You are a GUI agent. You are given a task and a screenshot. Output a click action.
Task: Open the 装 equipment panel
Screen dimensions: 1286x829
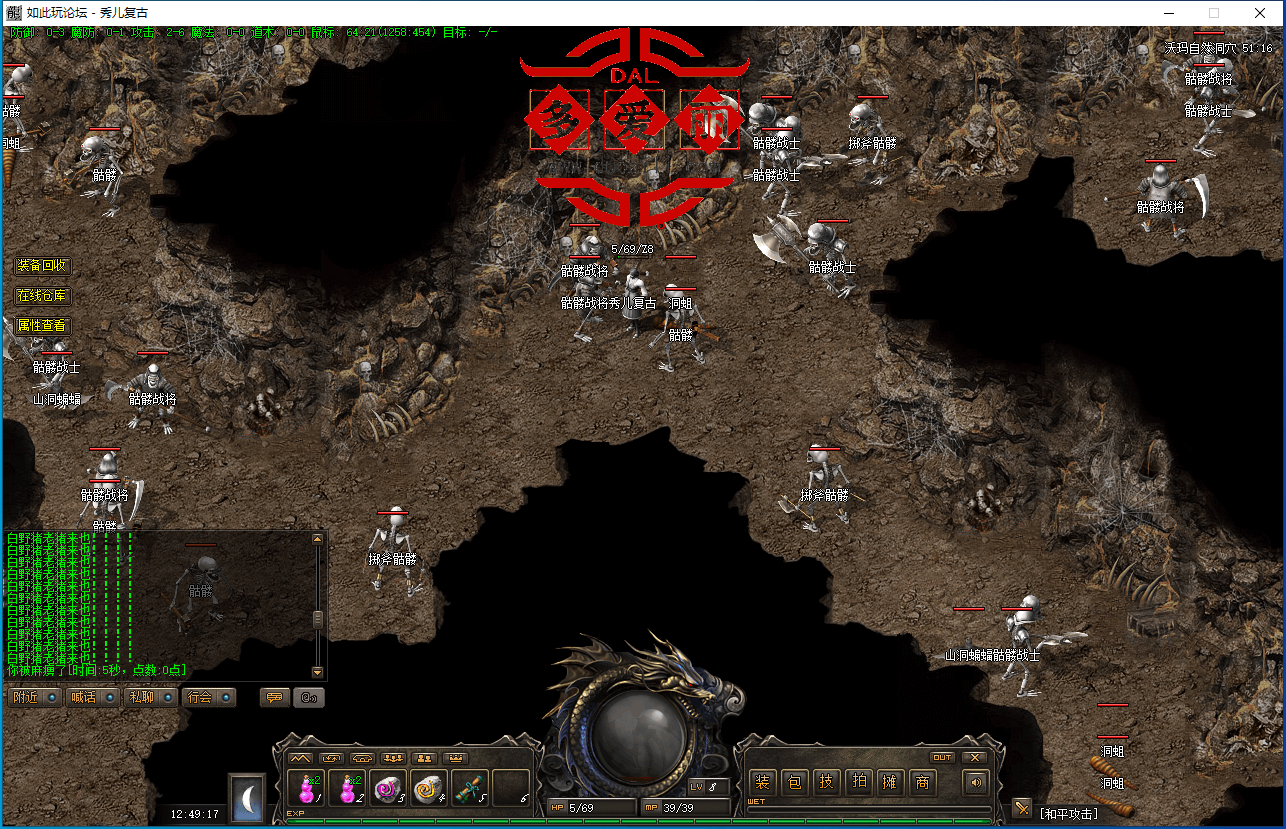tap(762, 782)
